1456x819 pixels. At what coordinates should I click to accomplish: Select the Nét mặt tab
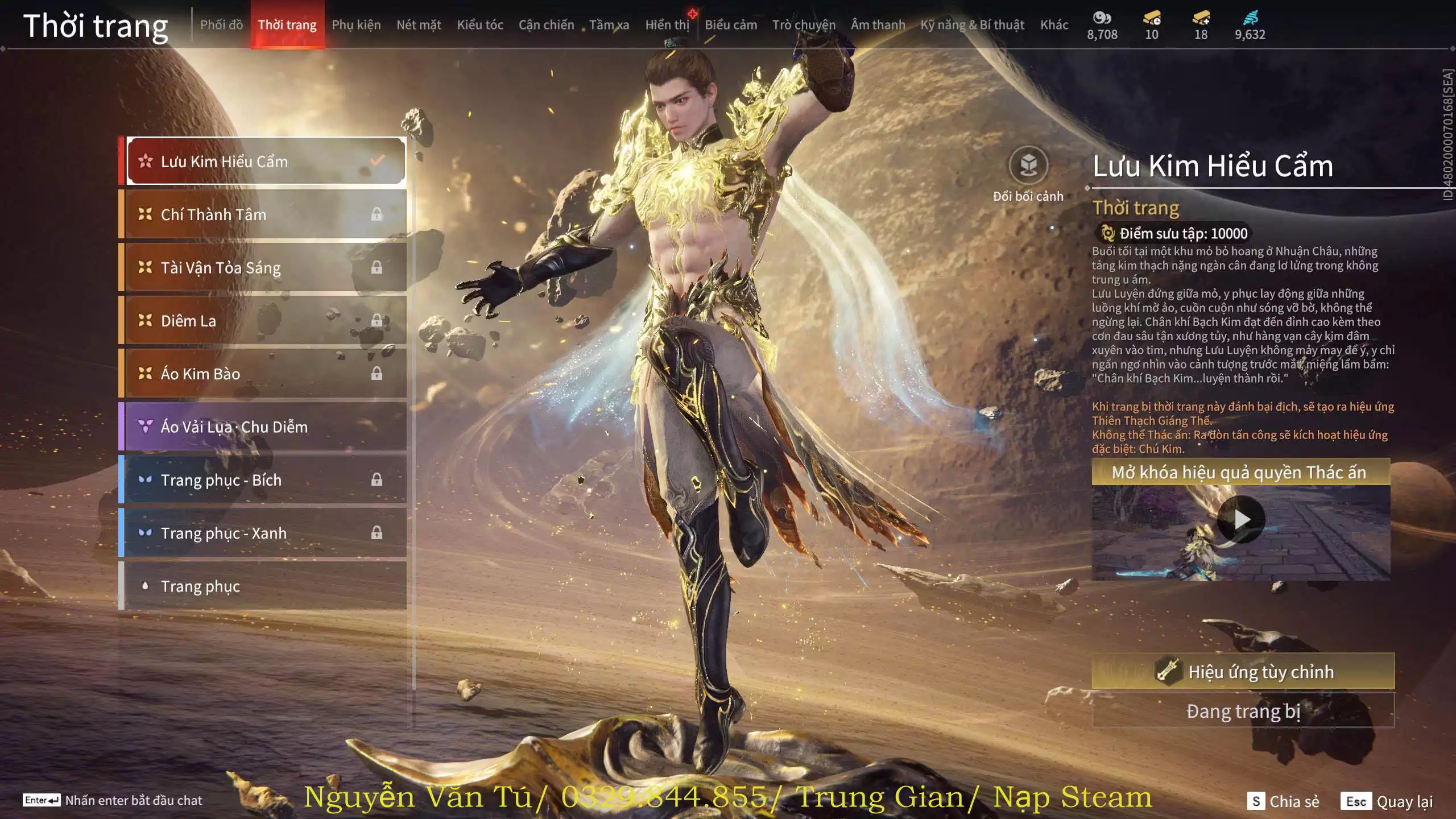coord(419,25)
